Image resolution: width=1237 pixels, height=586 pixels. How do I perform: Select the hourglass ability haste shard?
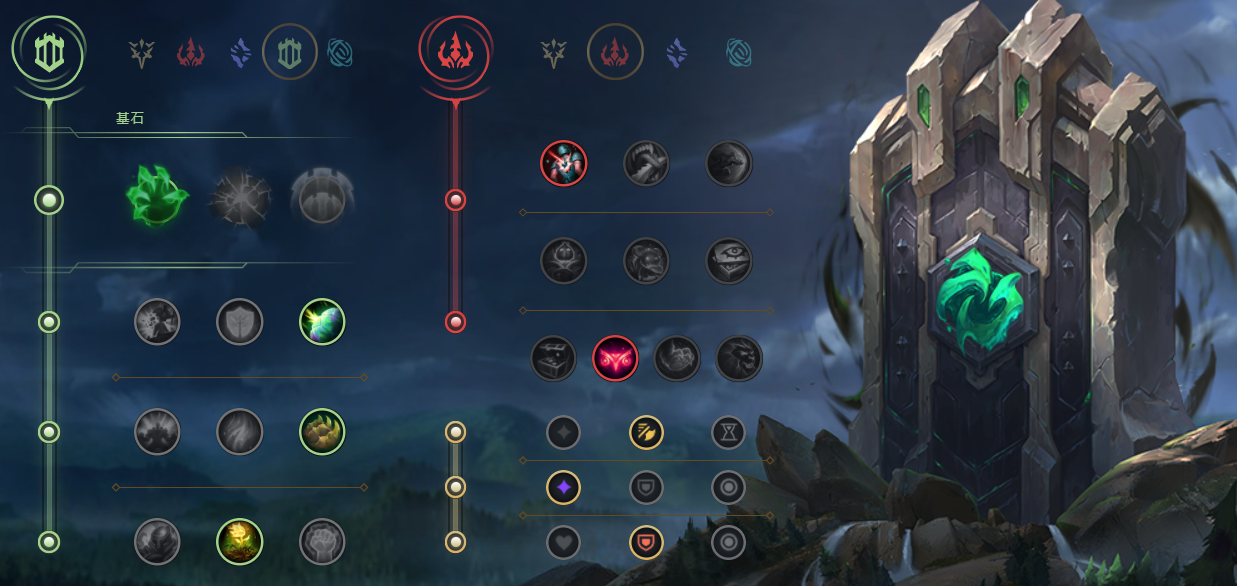(x=728, y=432)
